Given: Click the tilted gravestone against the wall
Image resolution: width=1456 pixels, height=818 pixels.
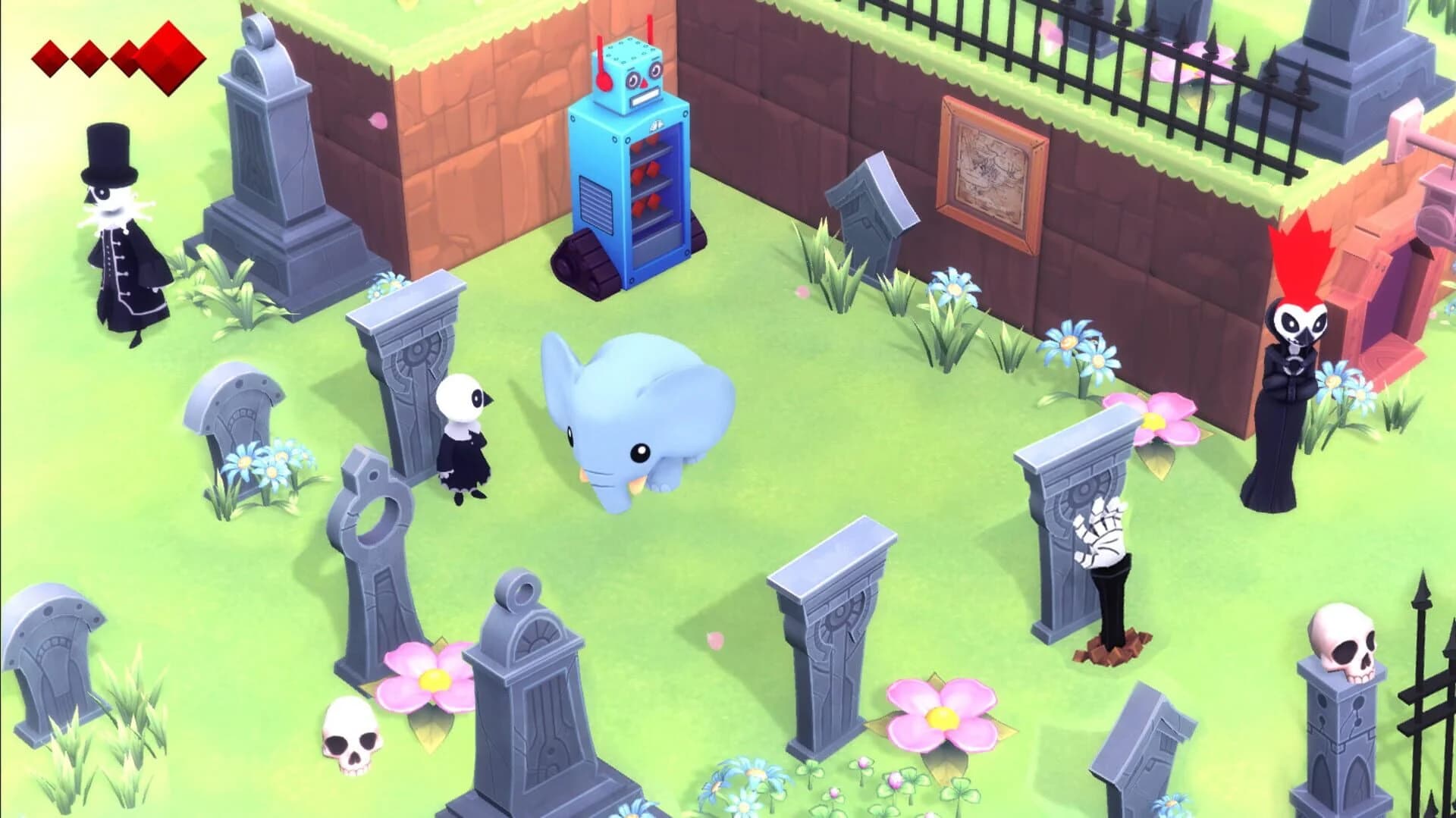Looking at the screenshot, I should (868, 205).
